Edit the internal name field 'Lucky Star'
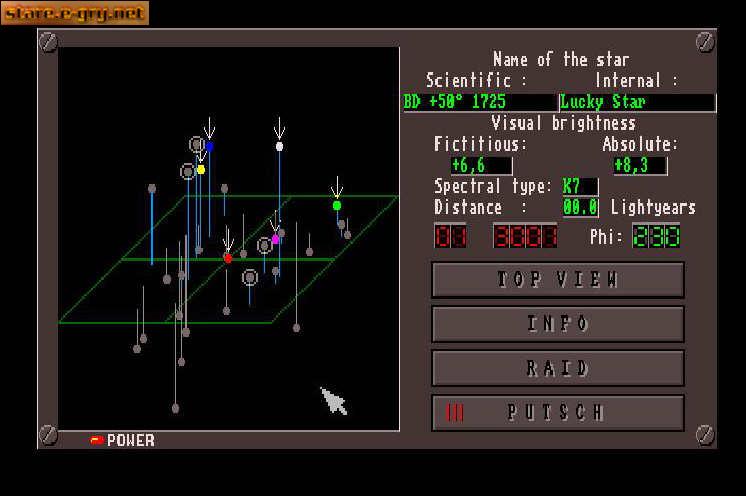Screen dimensions: 746x496 tap(637, 102)
